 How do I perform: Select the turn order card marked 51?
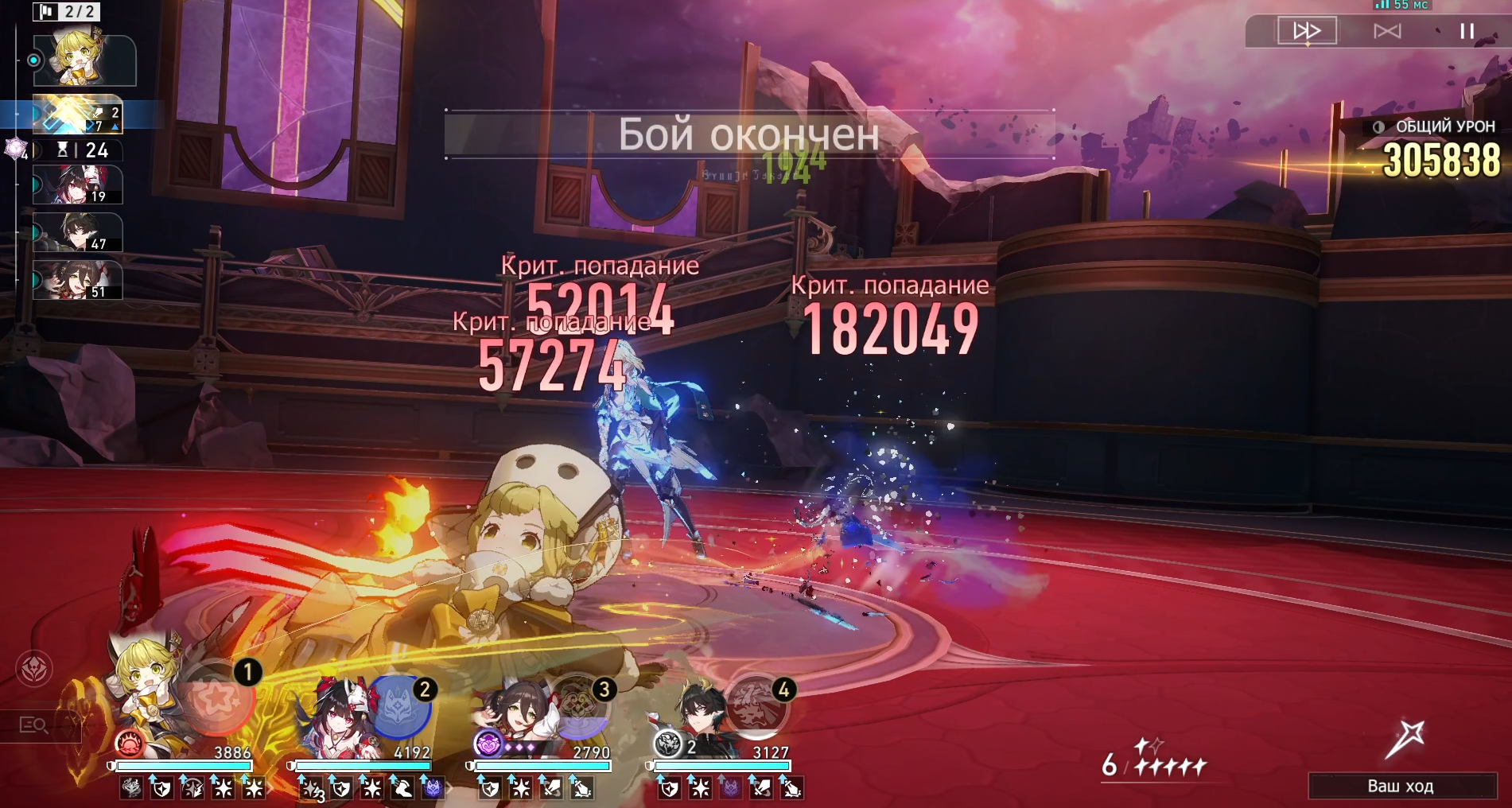pos(77,281)
